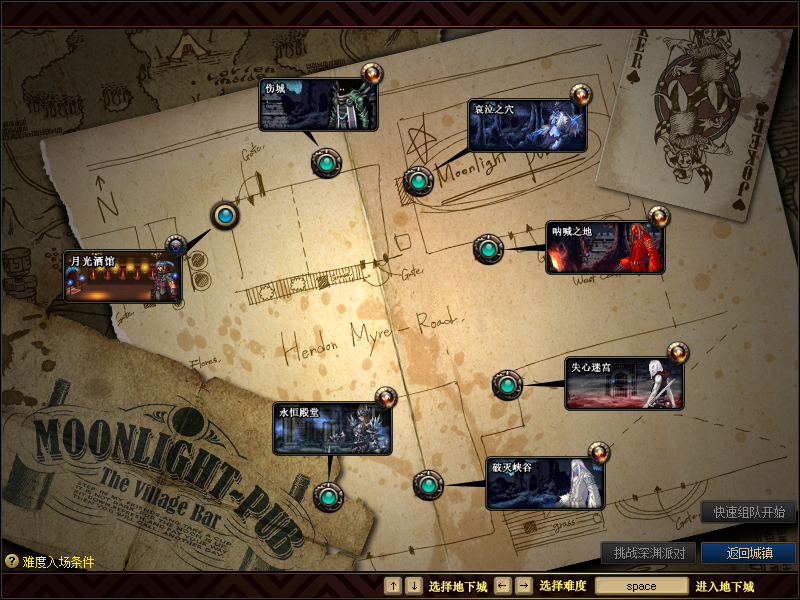This screenshot has width=800, height=600.
Task: Choose the 寂灭峡谷 dungeon thumbnail
Action: [x=546, y=484]
